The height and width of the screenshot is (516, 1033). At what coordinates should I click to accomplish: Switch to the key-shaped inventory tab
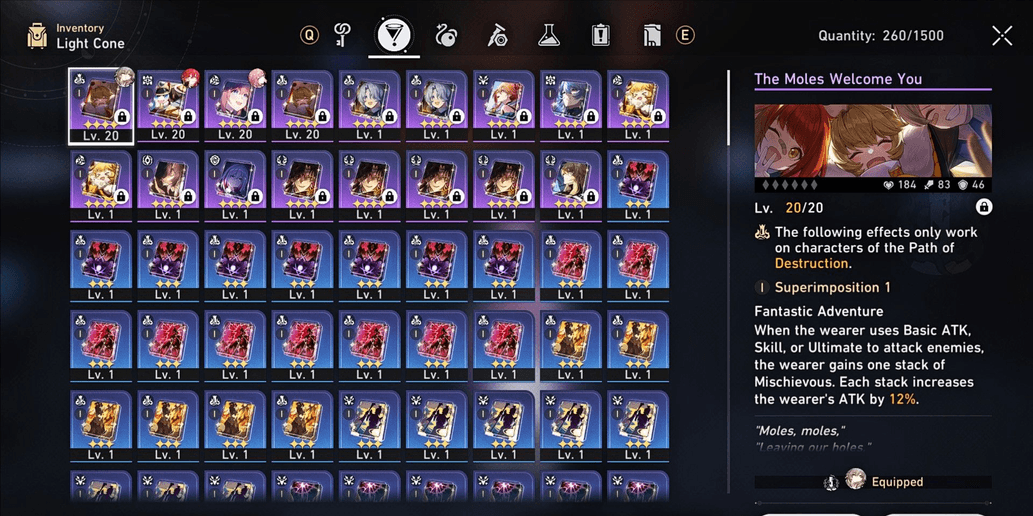click(x=343, y=36)
